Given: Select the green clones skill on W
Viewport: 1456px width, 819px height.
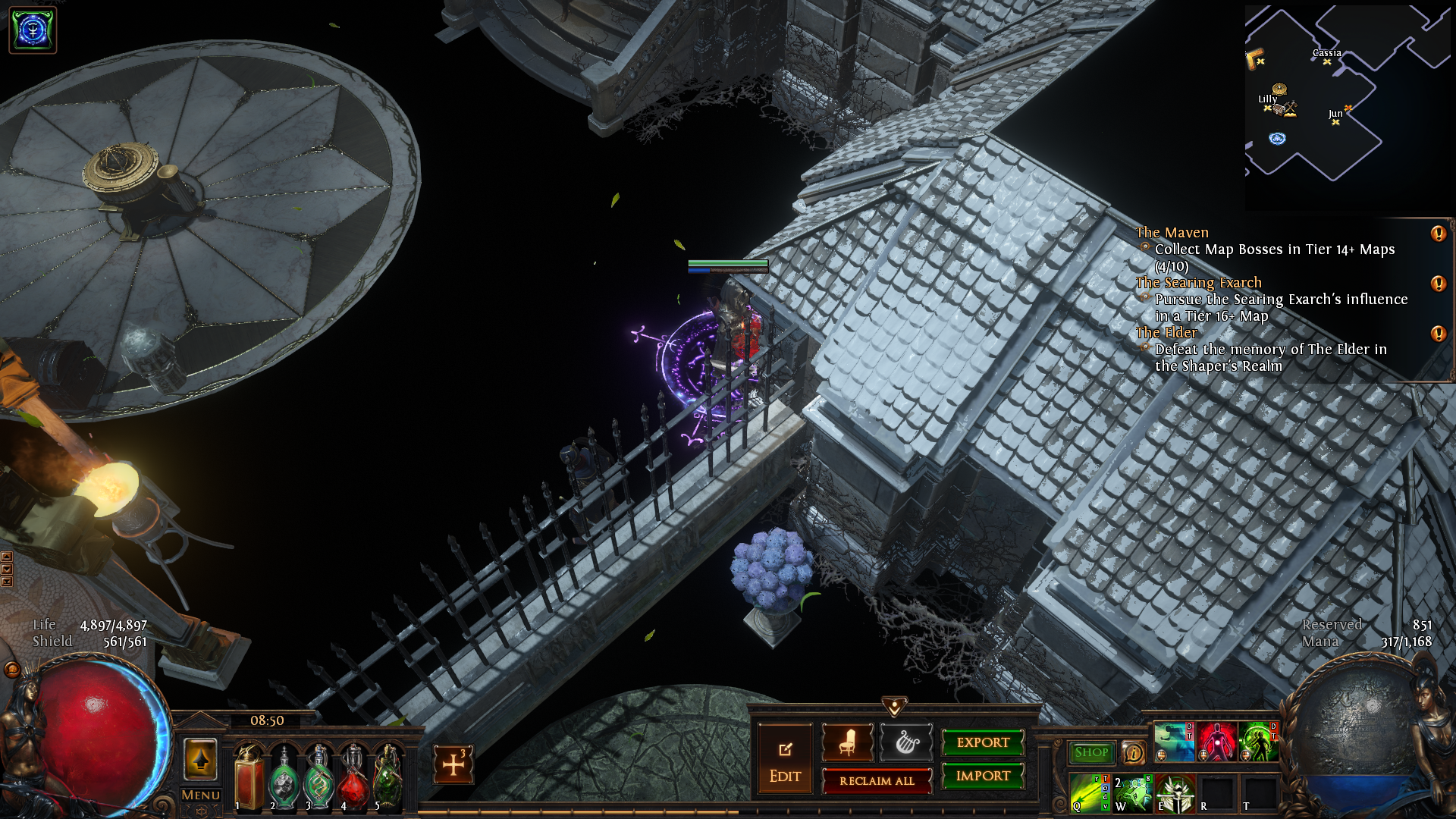Looking at the screenshot, I should pos(1131,792).
